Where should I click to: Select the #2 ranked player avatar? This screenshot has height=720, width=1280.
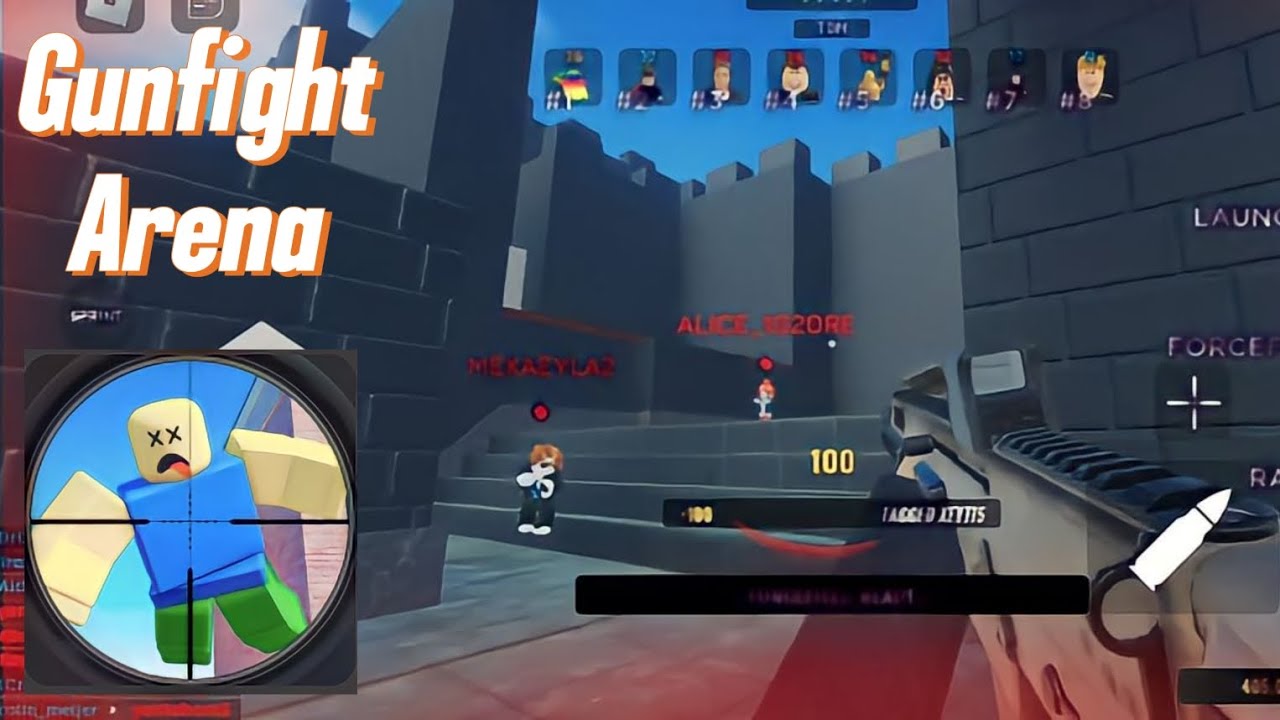point(647,77)
